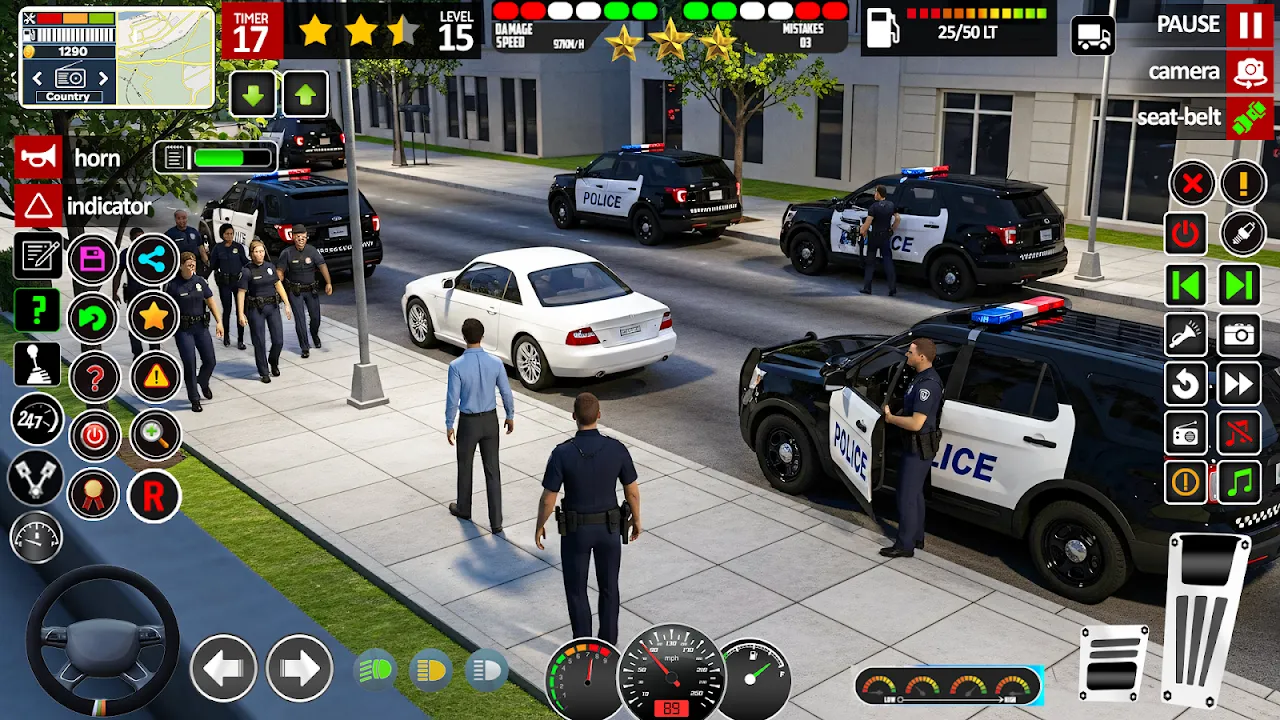Click the green music note button
The height and width of the screenshot is (720, 1280).
[x=1239, y=483]
